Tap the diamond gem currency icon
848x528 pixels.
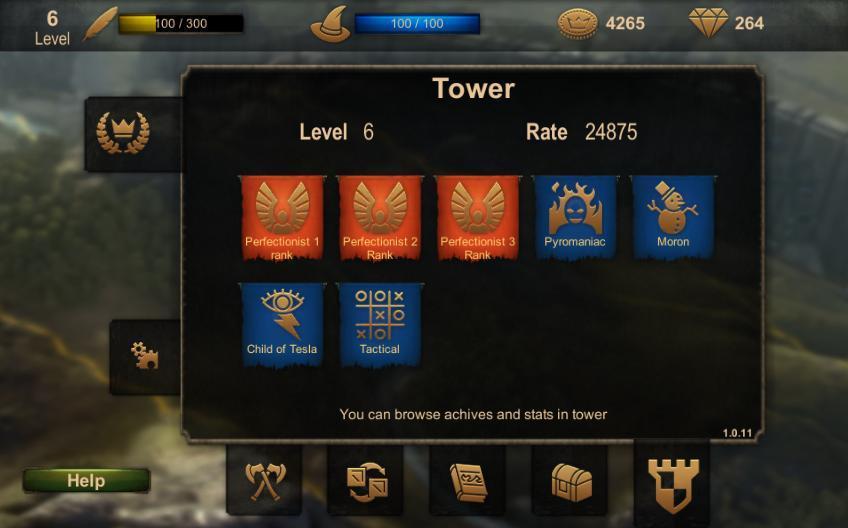[x=708, y=23]
